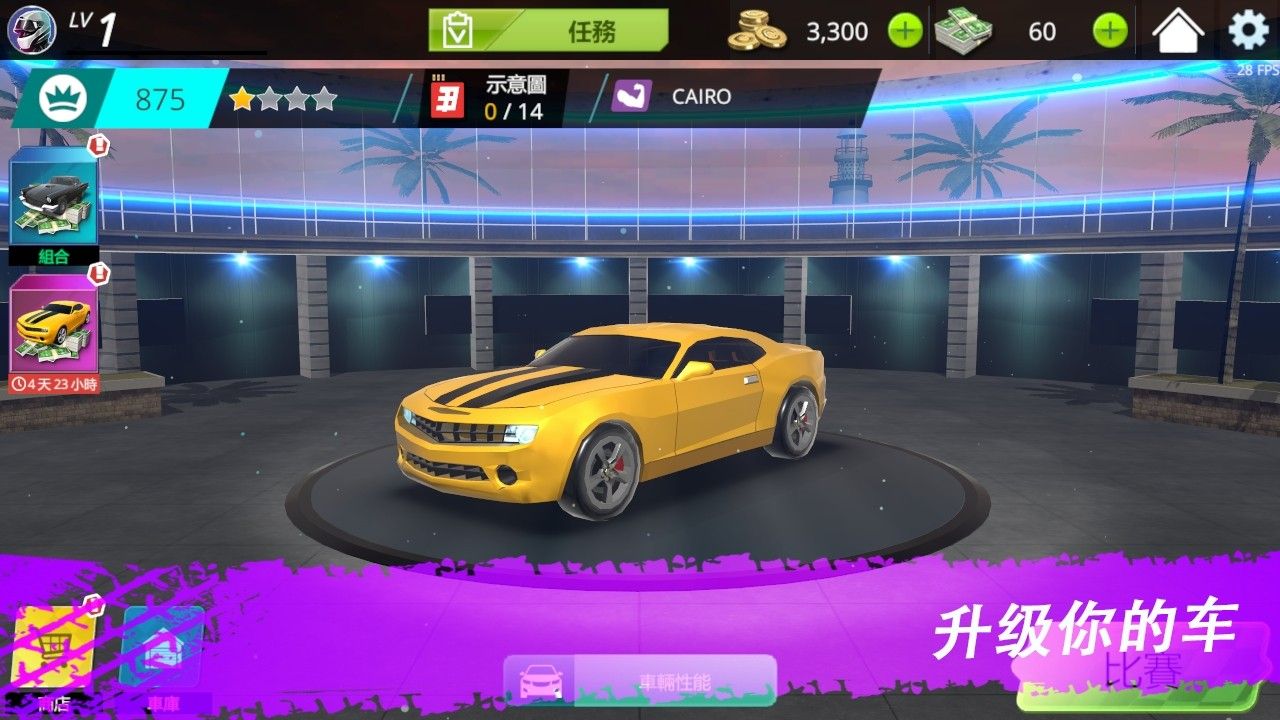This screenshot has height=720, width=1280.
Task: Open the 示意圖 blueprints counter
Action: click(490, 98)
